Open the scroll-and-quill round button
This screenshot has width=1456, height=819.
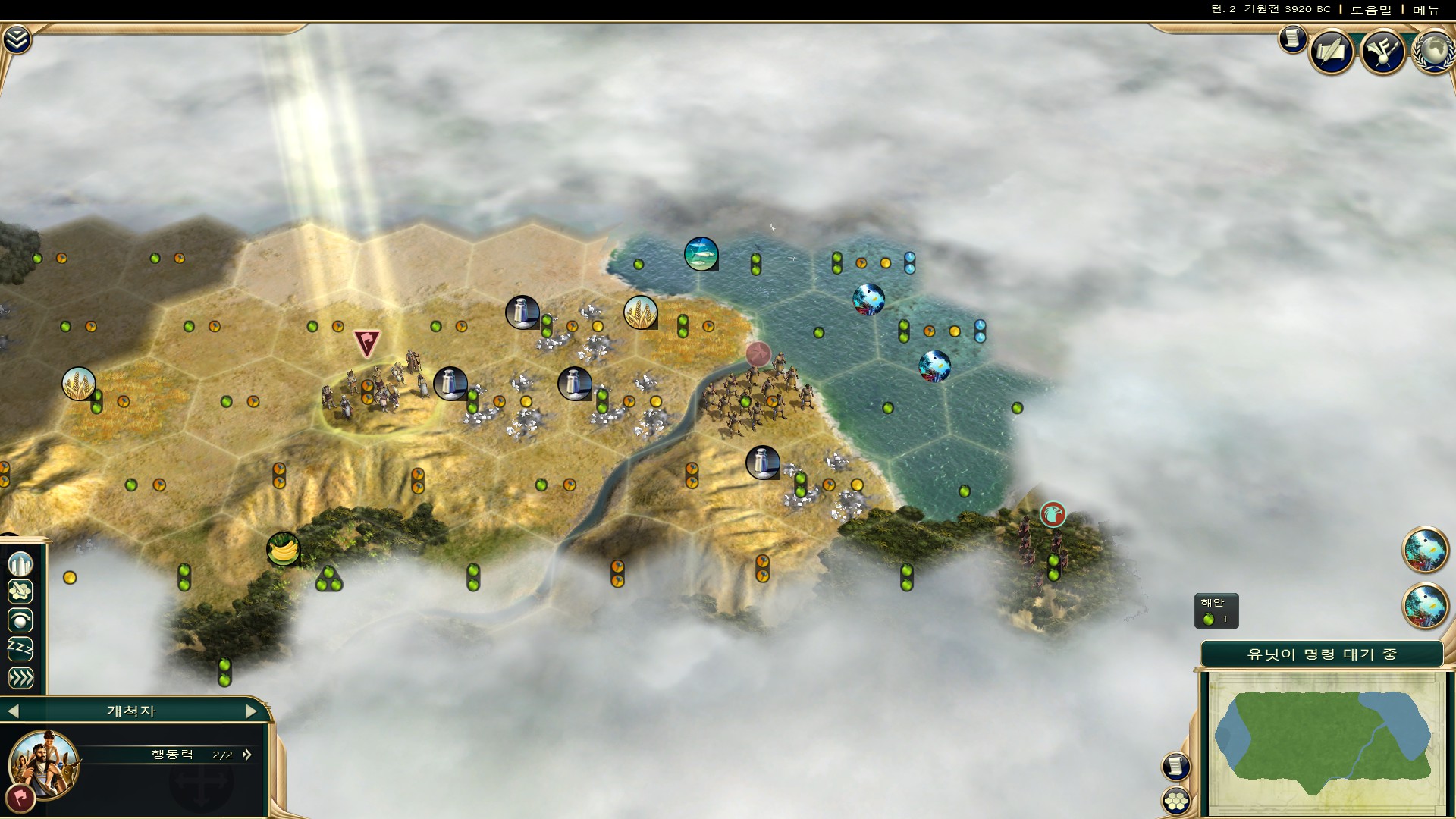(1332, 52)
